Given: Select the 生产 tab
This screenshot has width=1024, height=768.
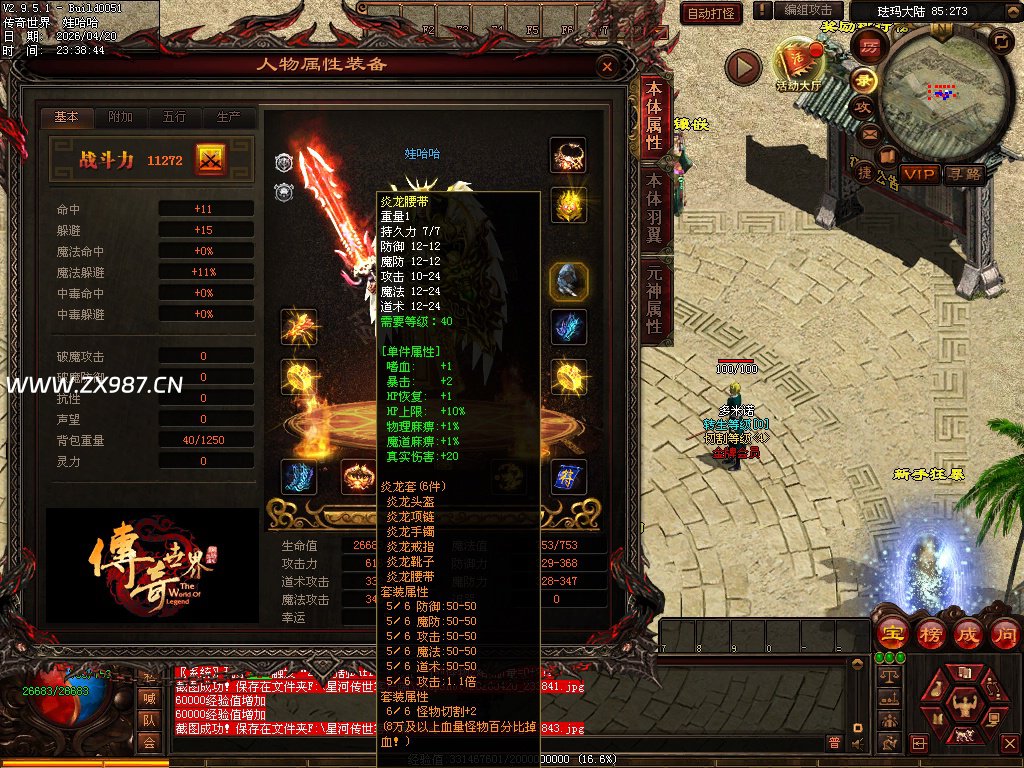Looking at the screenshot, I should (228, 117).
